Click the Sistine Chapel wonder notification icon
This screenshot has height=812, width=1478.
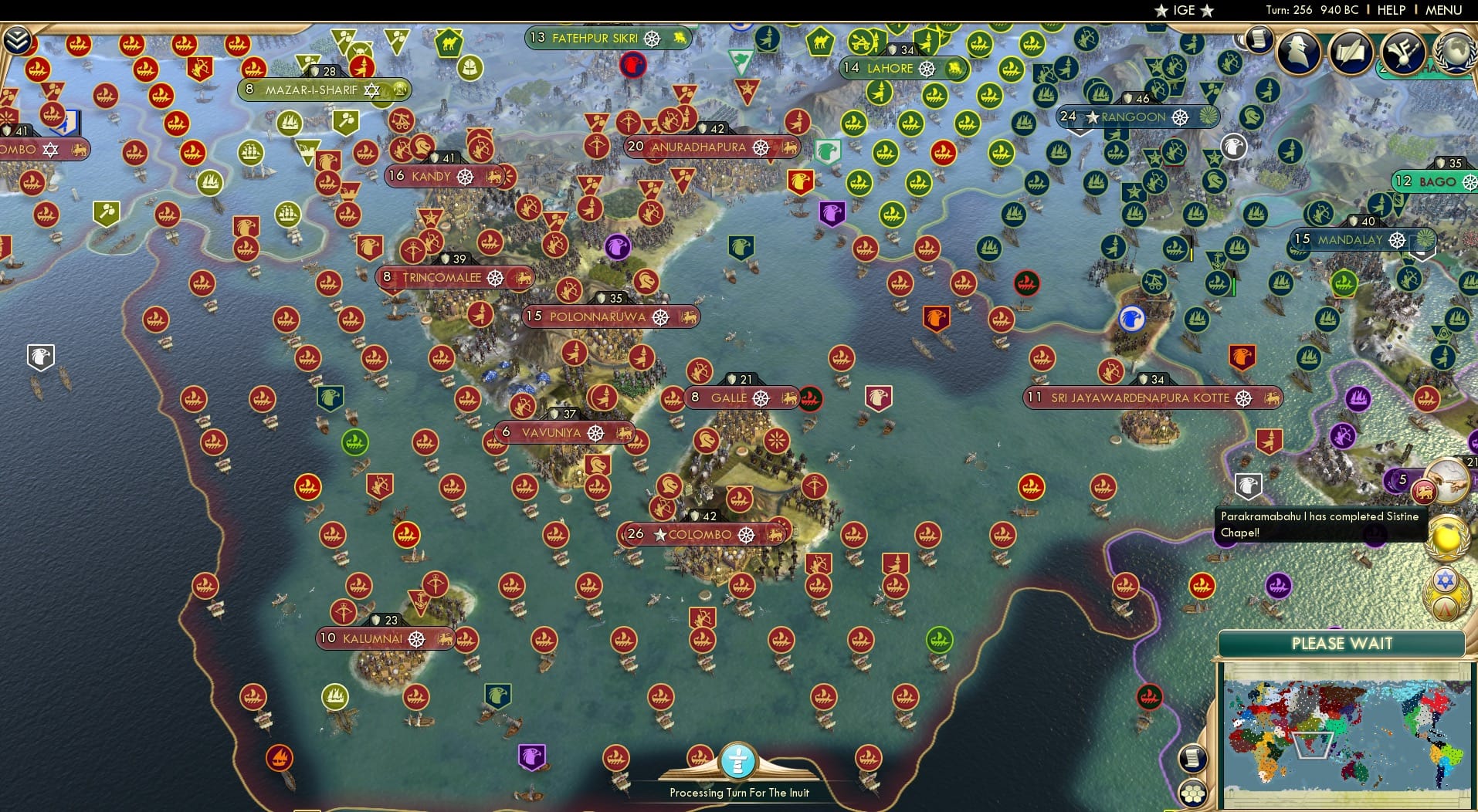coord(1446,481)
